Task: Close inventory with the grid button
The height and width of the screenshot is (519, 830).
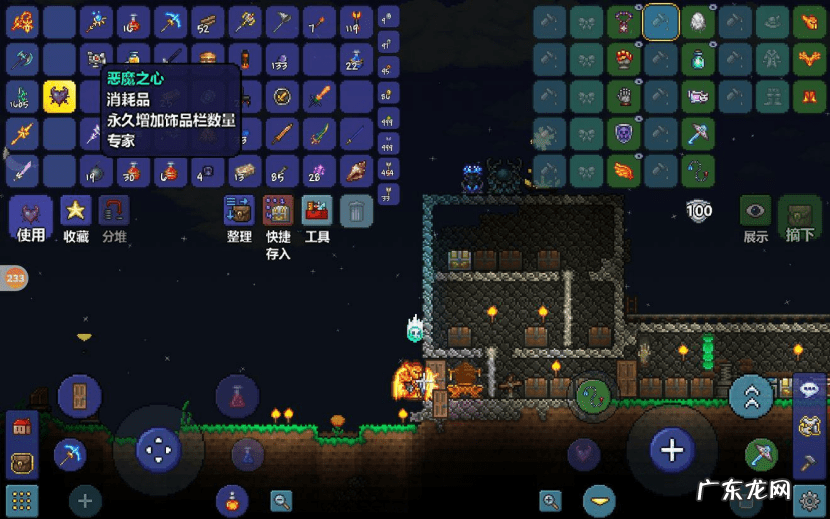Action: click(x=21, y=499)
